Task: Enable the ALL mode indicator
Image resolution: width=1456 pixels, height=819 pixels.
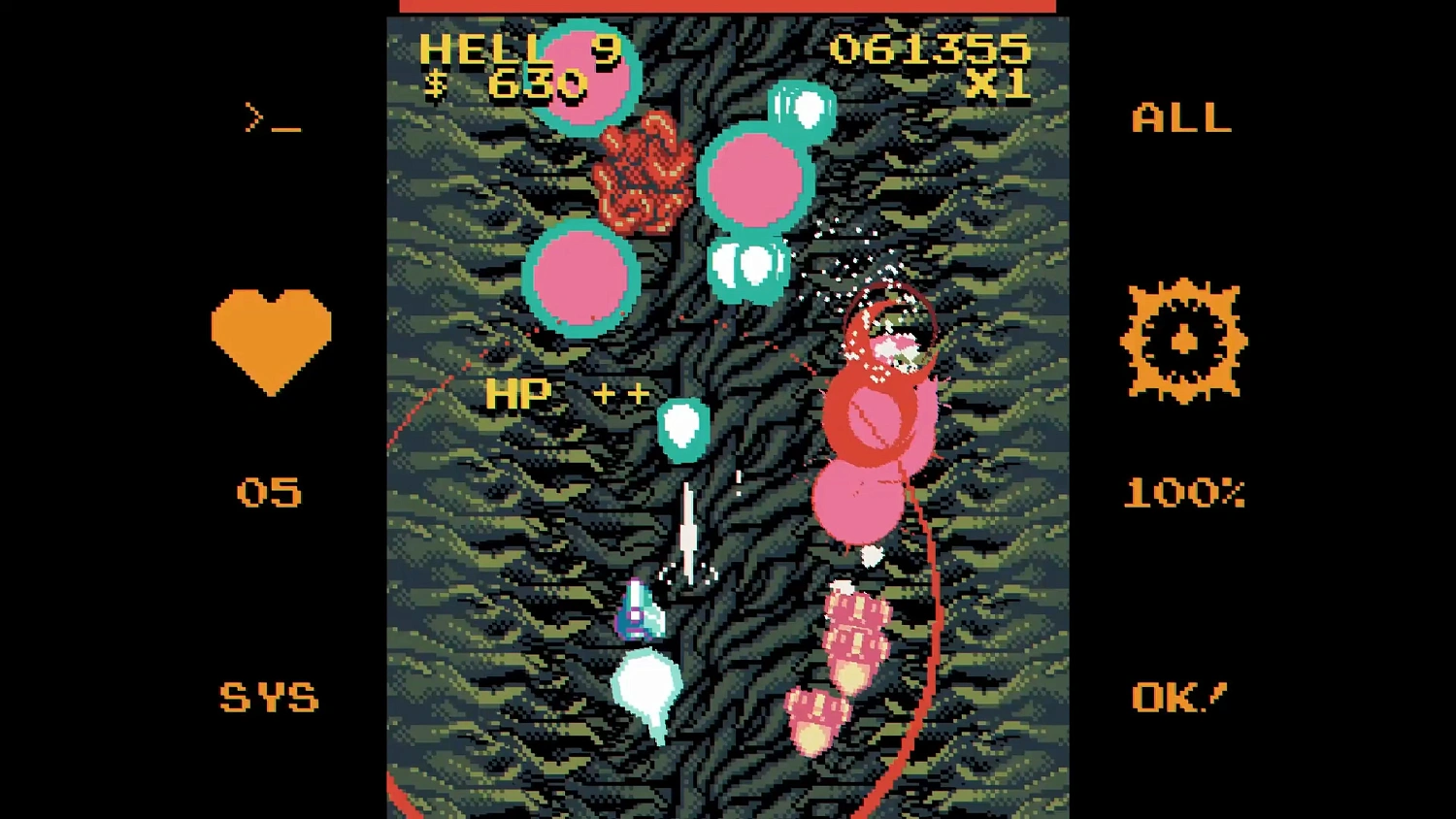Action: click(1180, 118)
